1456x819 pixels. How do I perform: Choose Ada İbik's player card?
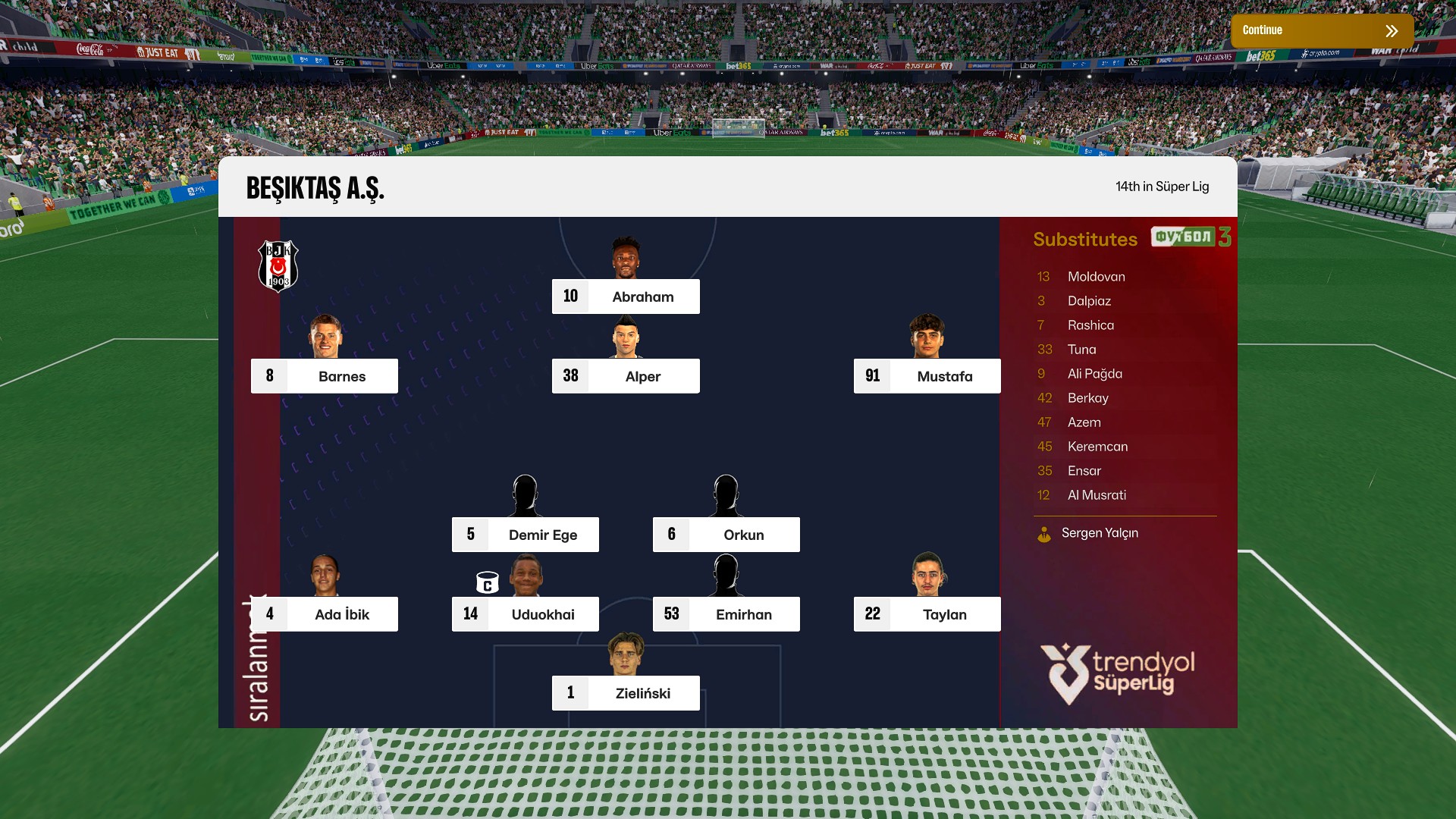pos(325,614)
